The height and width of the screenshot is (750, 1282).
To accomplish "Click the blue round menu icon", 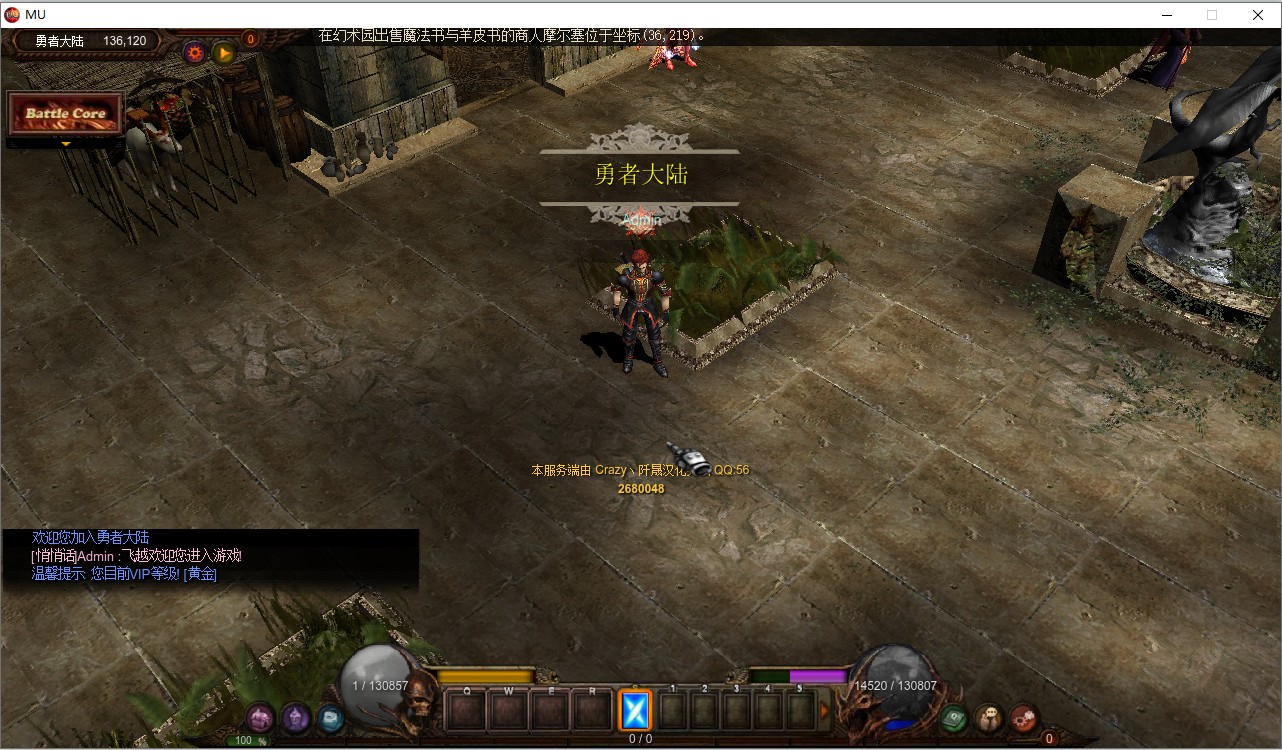I will click(x=330, y=718).
